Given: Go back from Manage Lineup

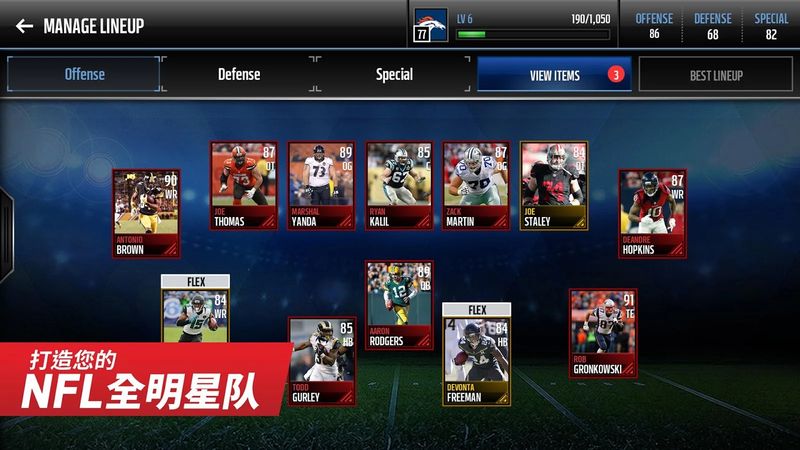Looking at the screenshot, I should tap(24, 26).
